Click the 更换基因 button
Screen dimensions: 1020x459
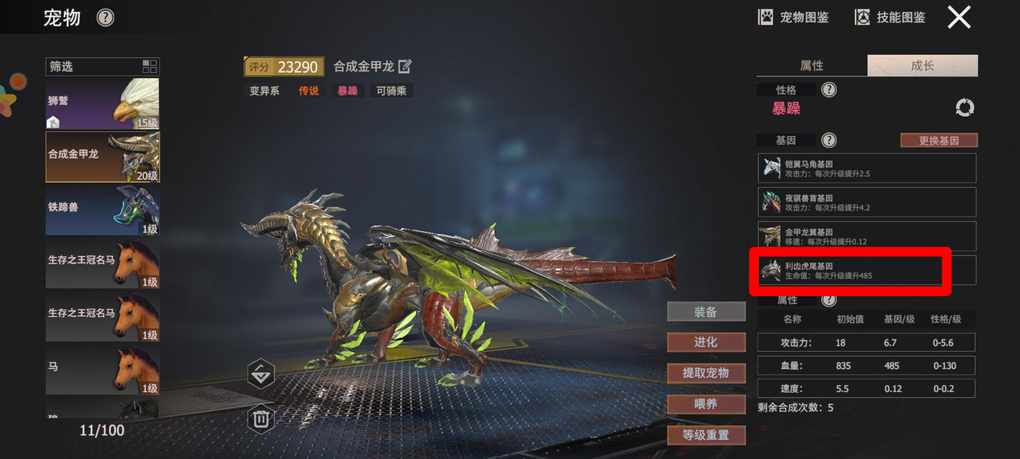[x=938, y=140]
